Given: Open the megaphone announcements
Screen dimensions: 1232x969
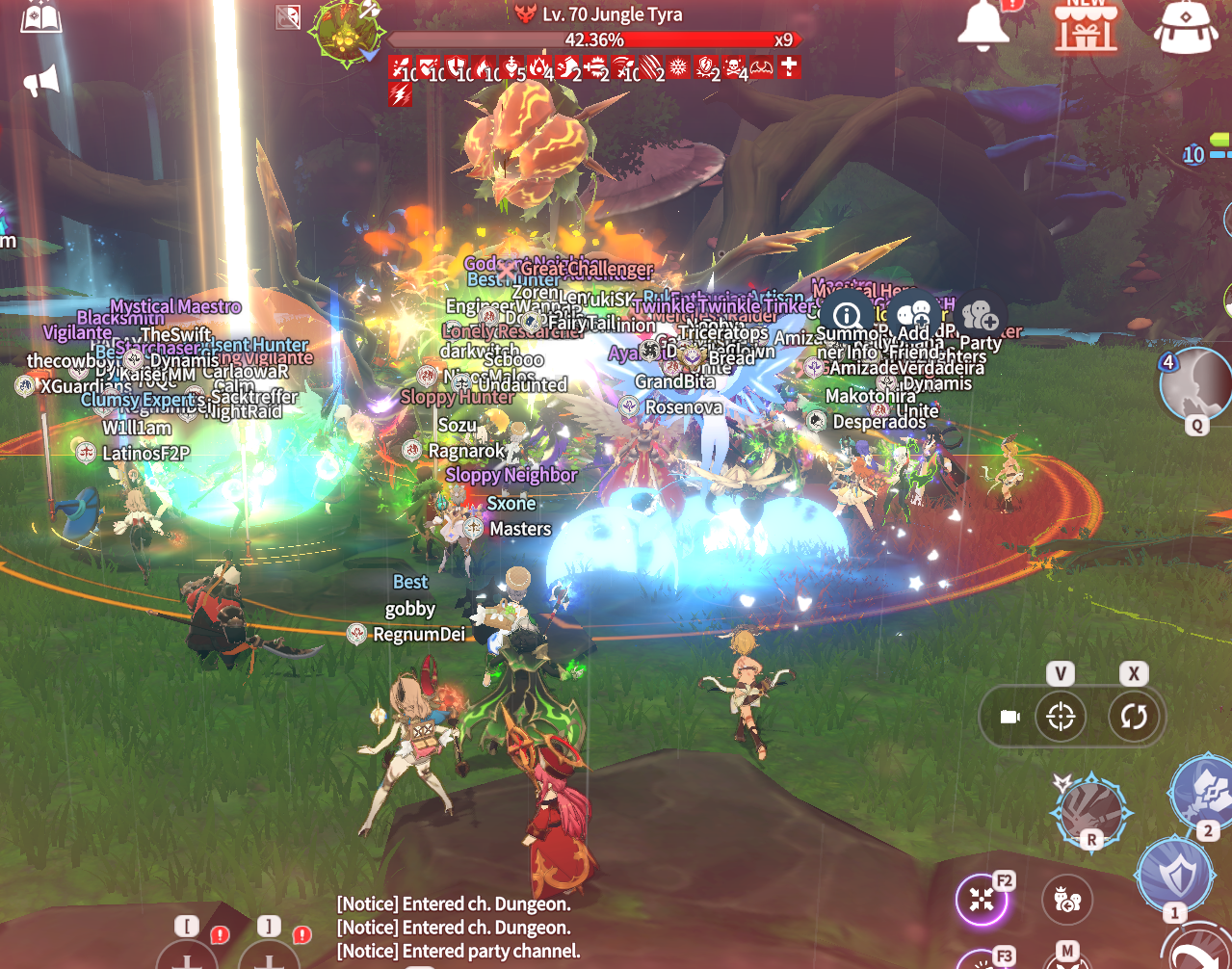Looking at the screenshot, I should point(41,81).
